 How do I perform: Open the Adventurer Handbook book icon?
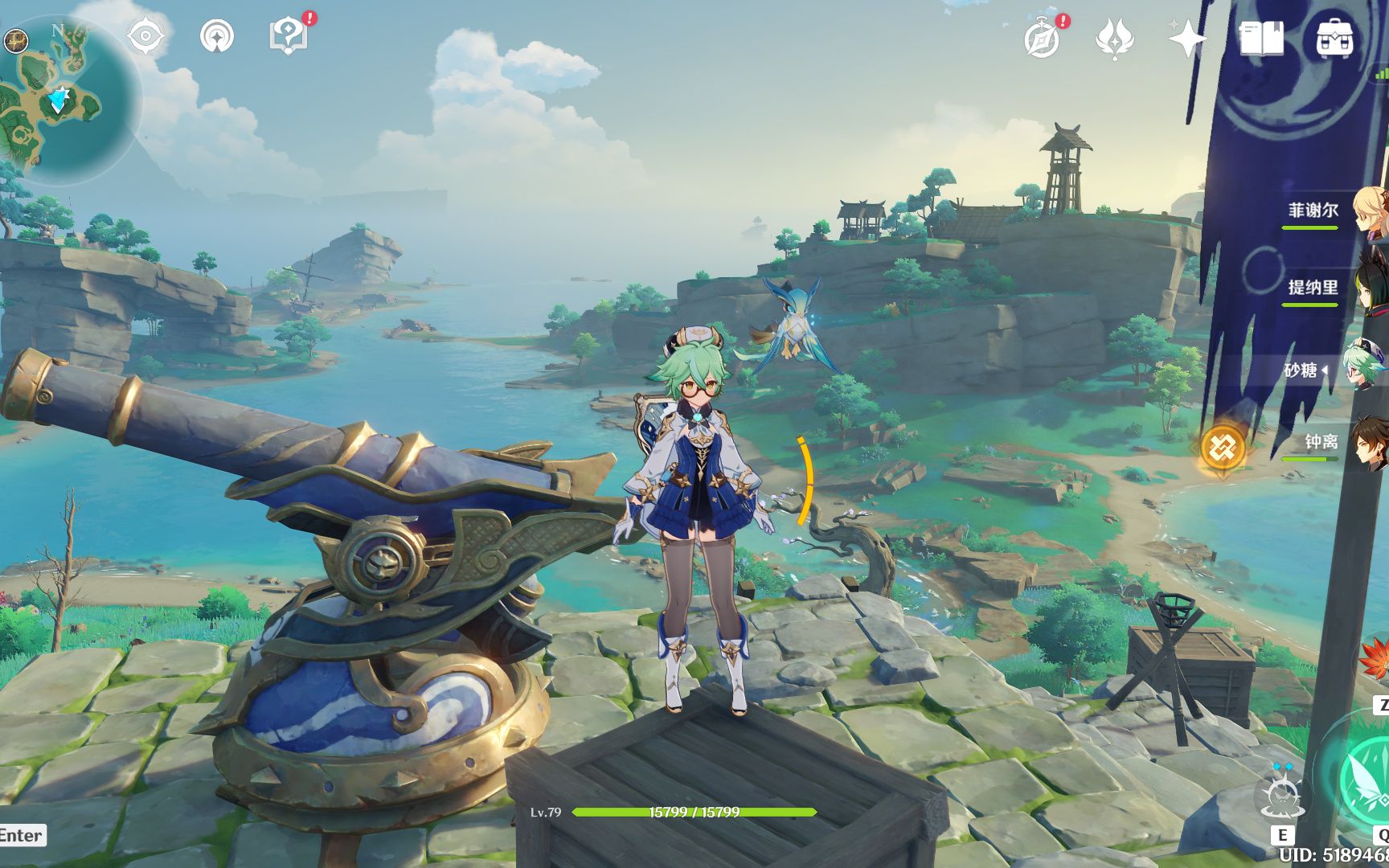click(1261, 38)
